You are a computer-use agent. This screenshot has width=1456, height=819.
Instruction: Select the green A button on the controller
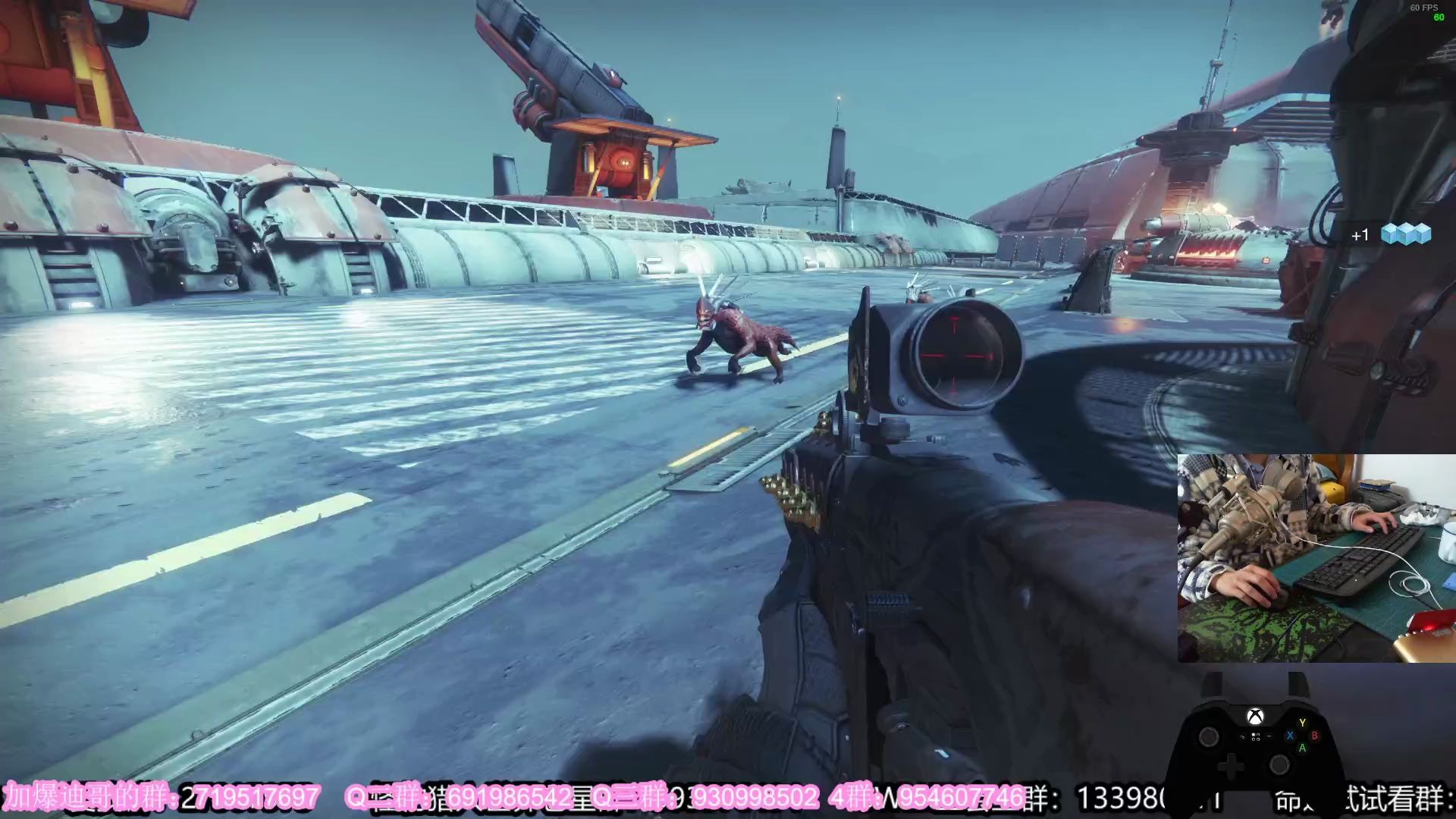tap(1303, 748)
